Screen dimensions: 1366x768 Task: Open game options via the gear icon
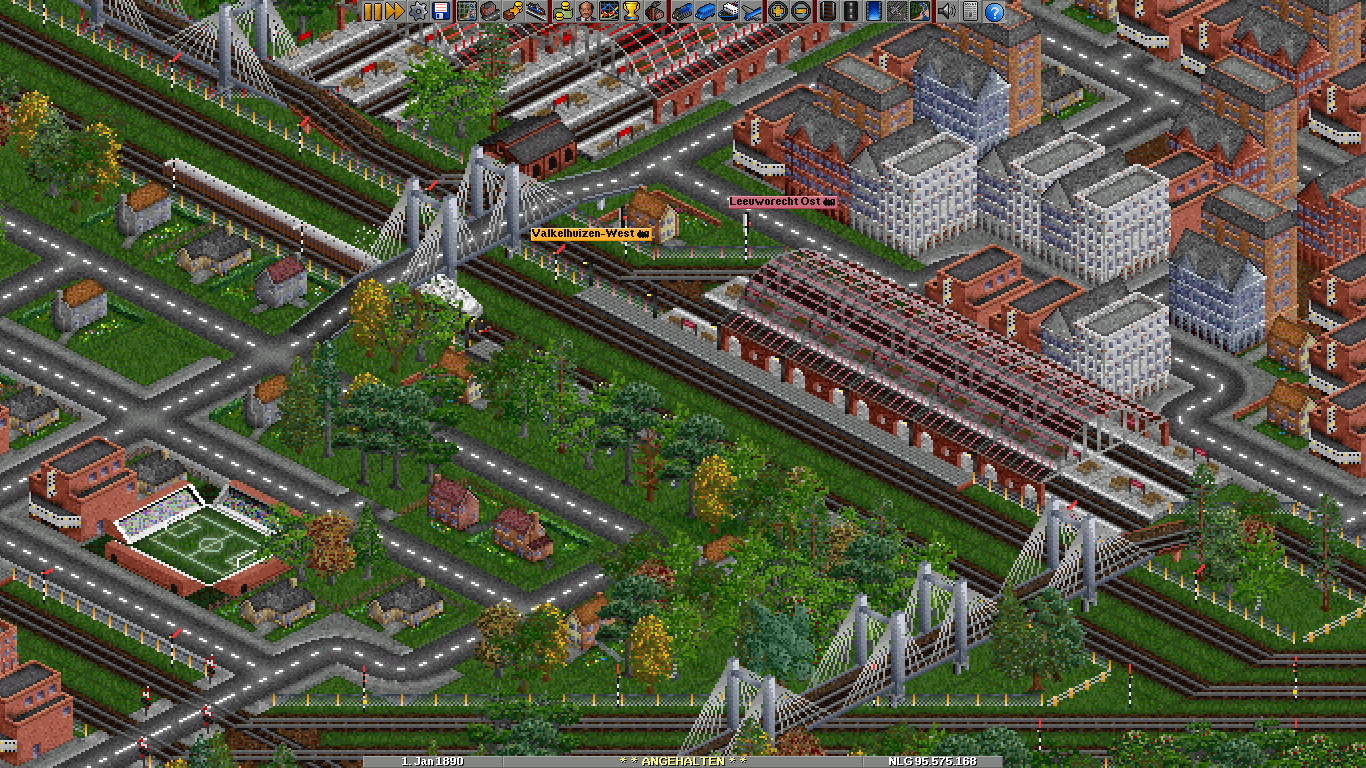click(x=418, y=11)
